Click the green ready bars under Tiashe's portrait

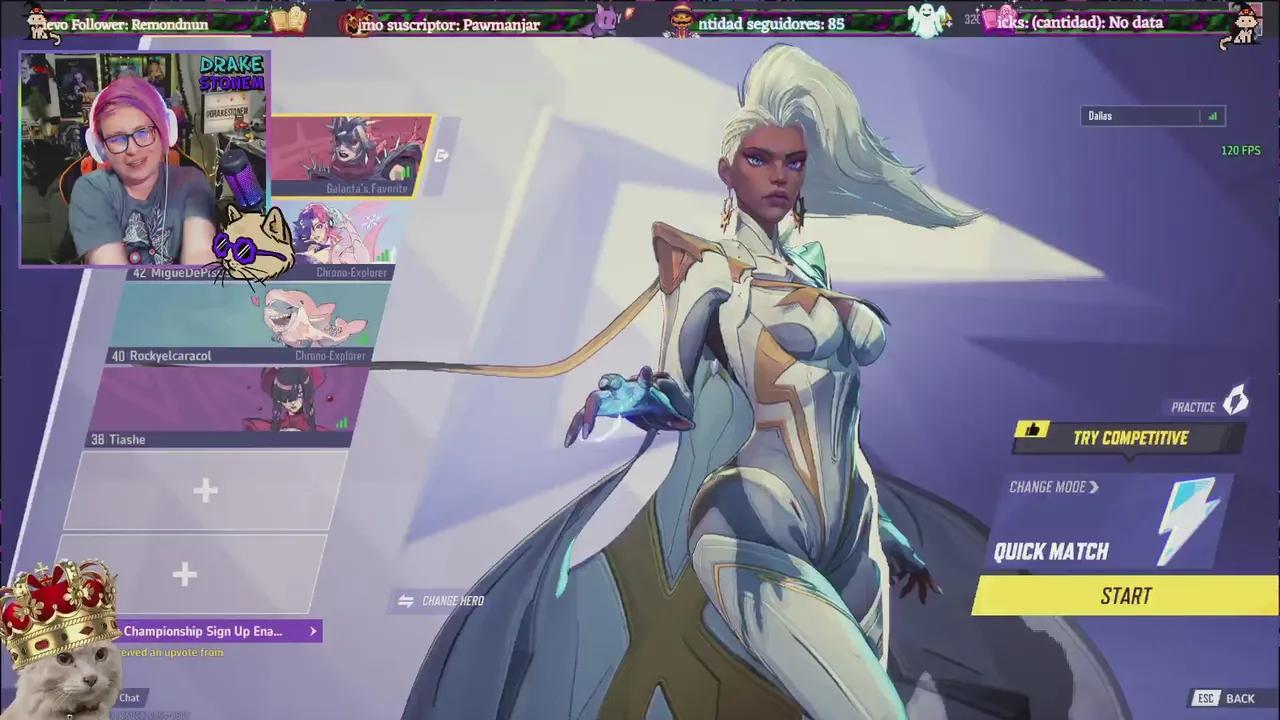click(x=340, y=423)
